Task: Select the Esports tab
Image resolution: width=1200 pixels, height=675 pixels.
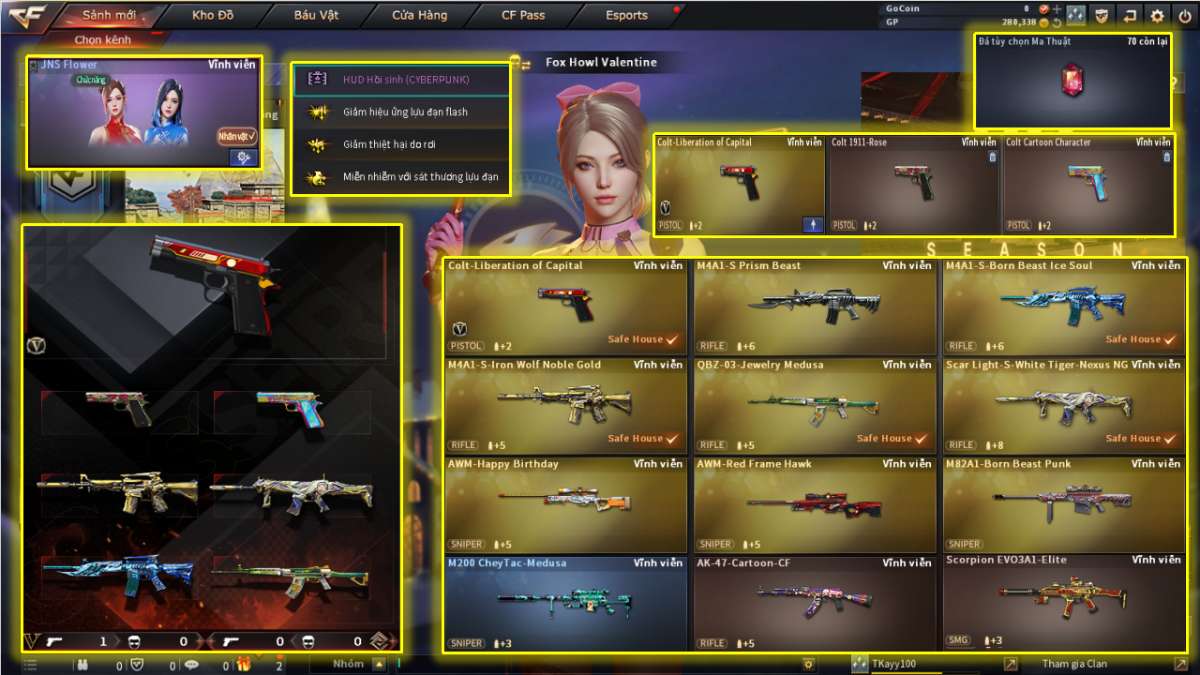Action: point(627,15)
